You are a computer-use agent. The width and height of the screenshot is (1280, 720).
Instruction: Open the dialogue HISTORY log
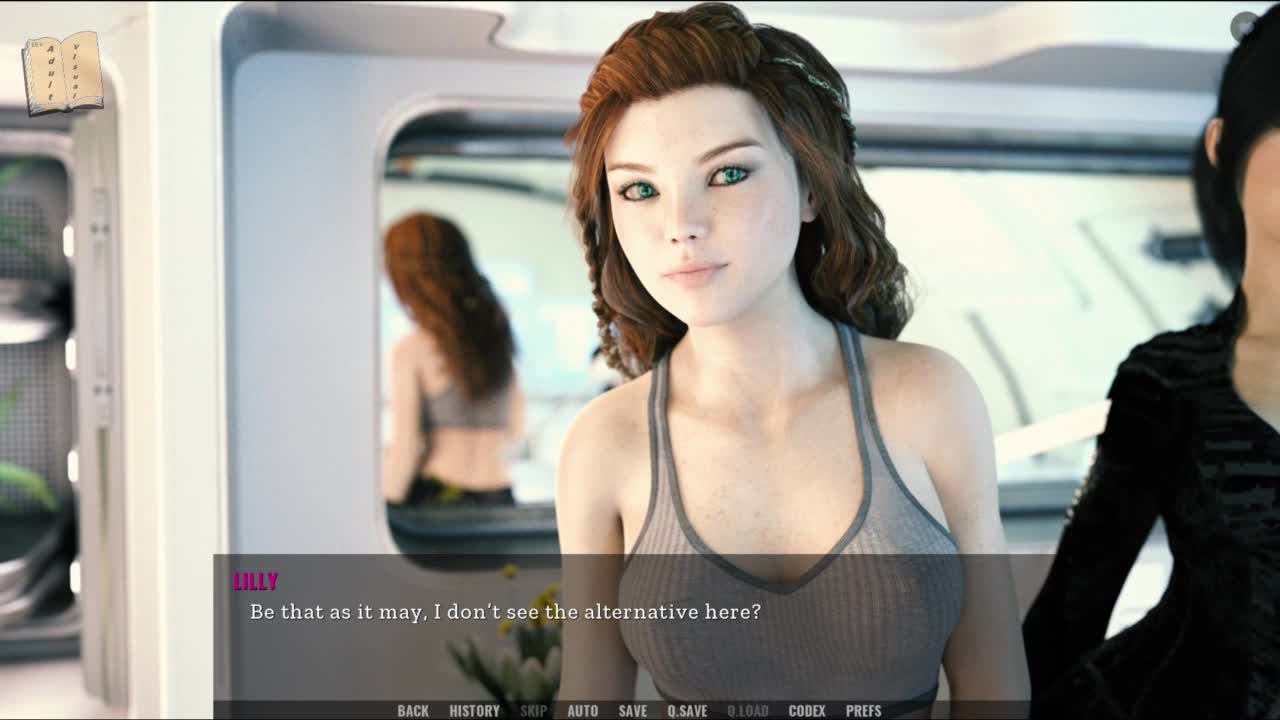click(x=474, y=711)
